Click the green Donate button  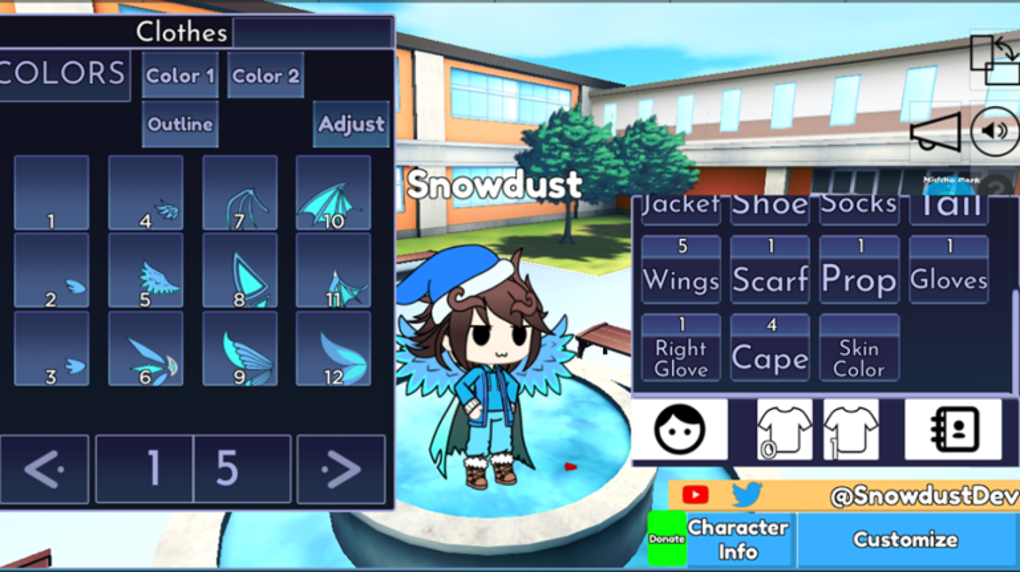point(667,539)
